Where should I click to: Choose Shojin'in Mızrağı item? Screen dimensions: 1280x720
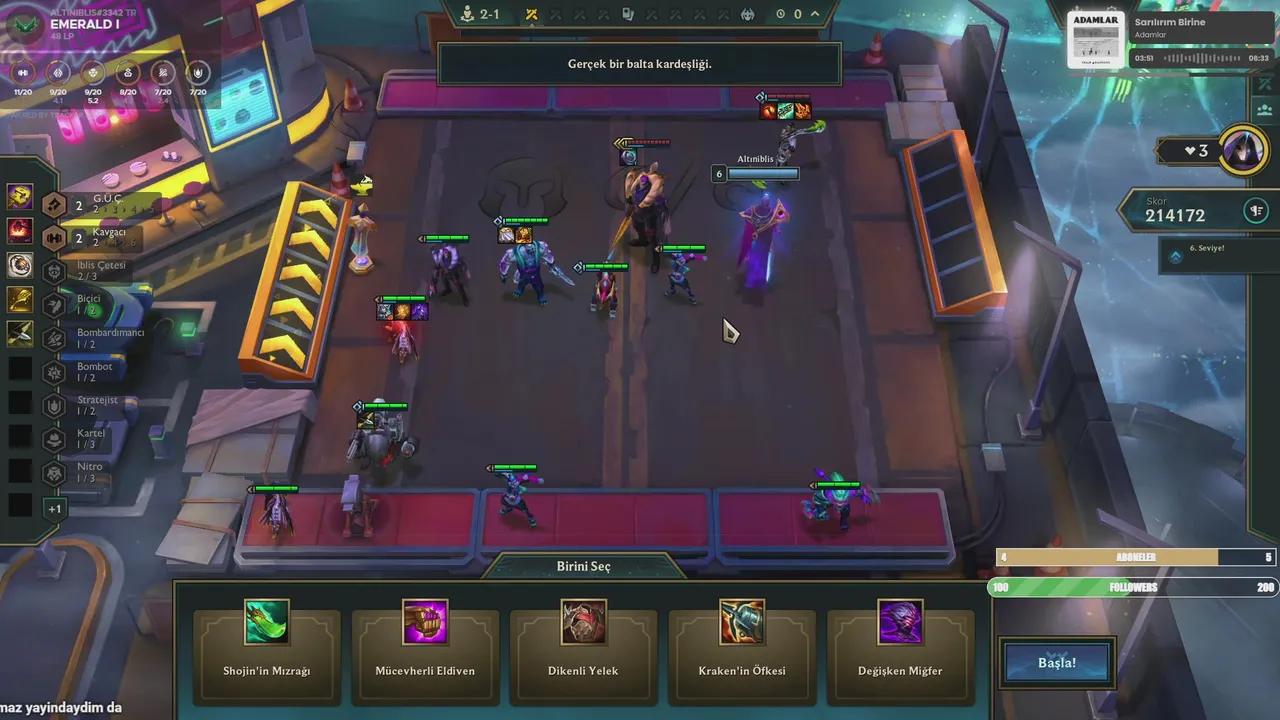[267, 644]
